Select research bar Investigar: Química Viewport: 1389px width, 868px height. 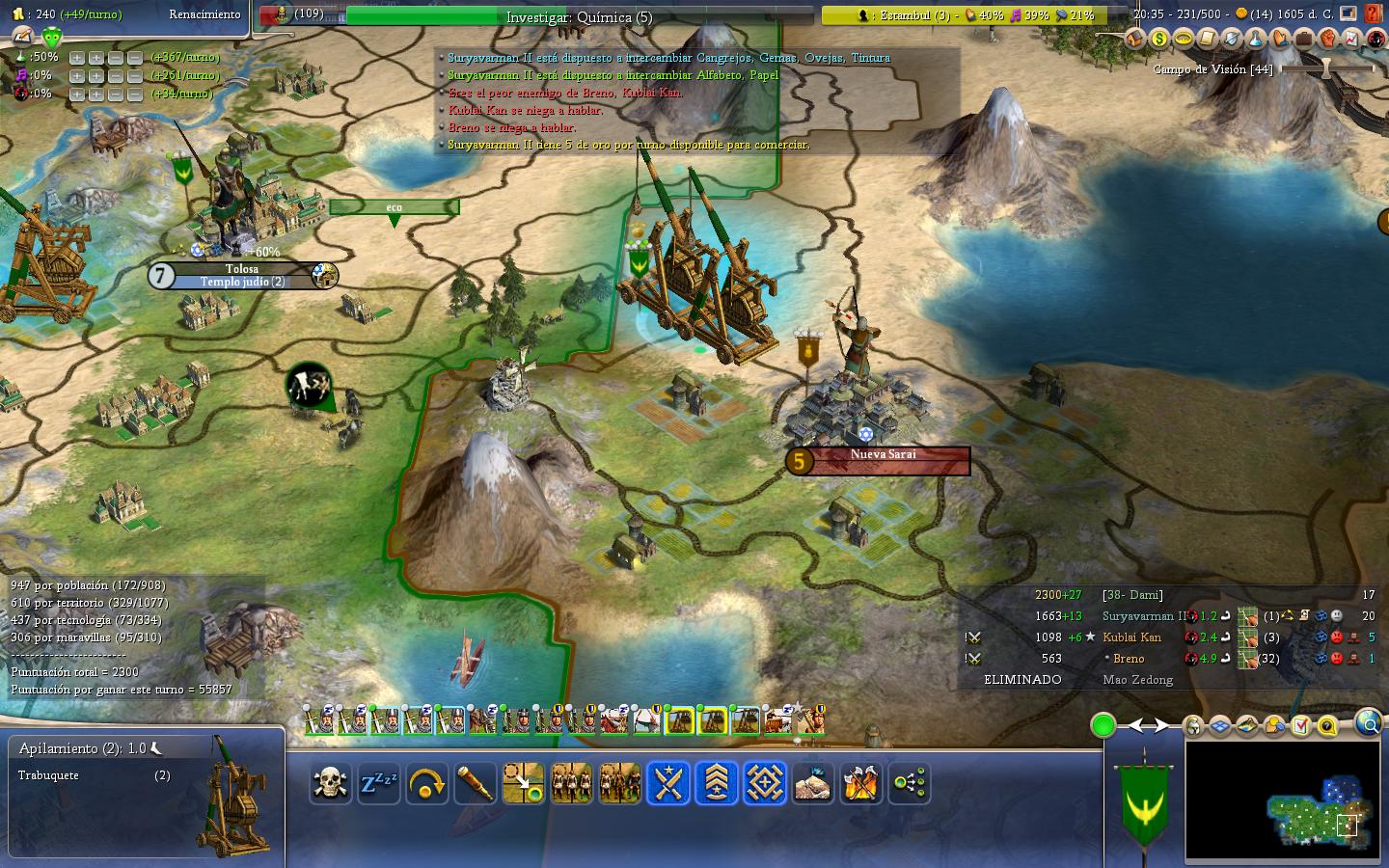coord(579,16)
